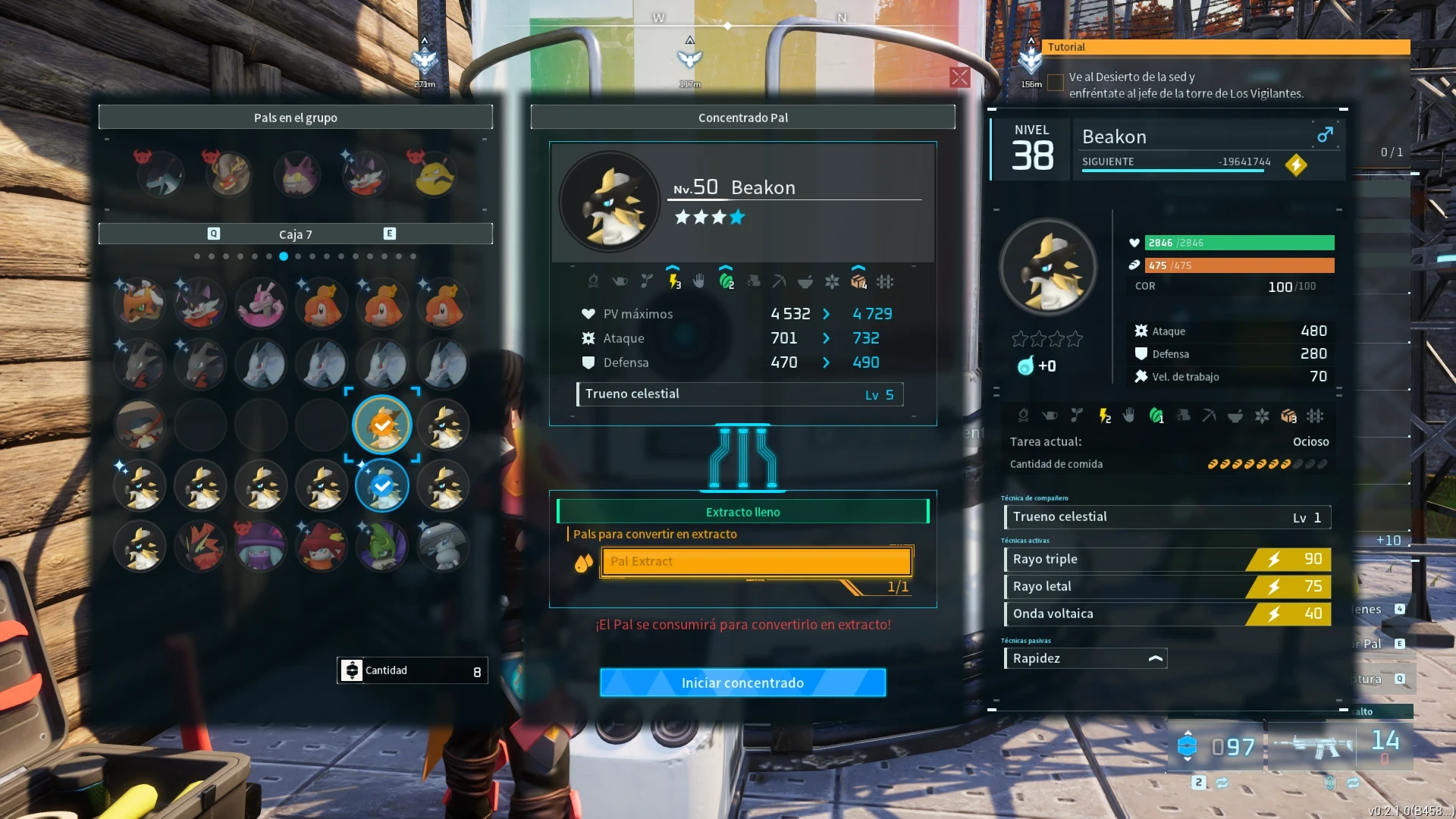
Task: Select the purple-hatted Pal in the box
Action: [261, 546]
